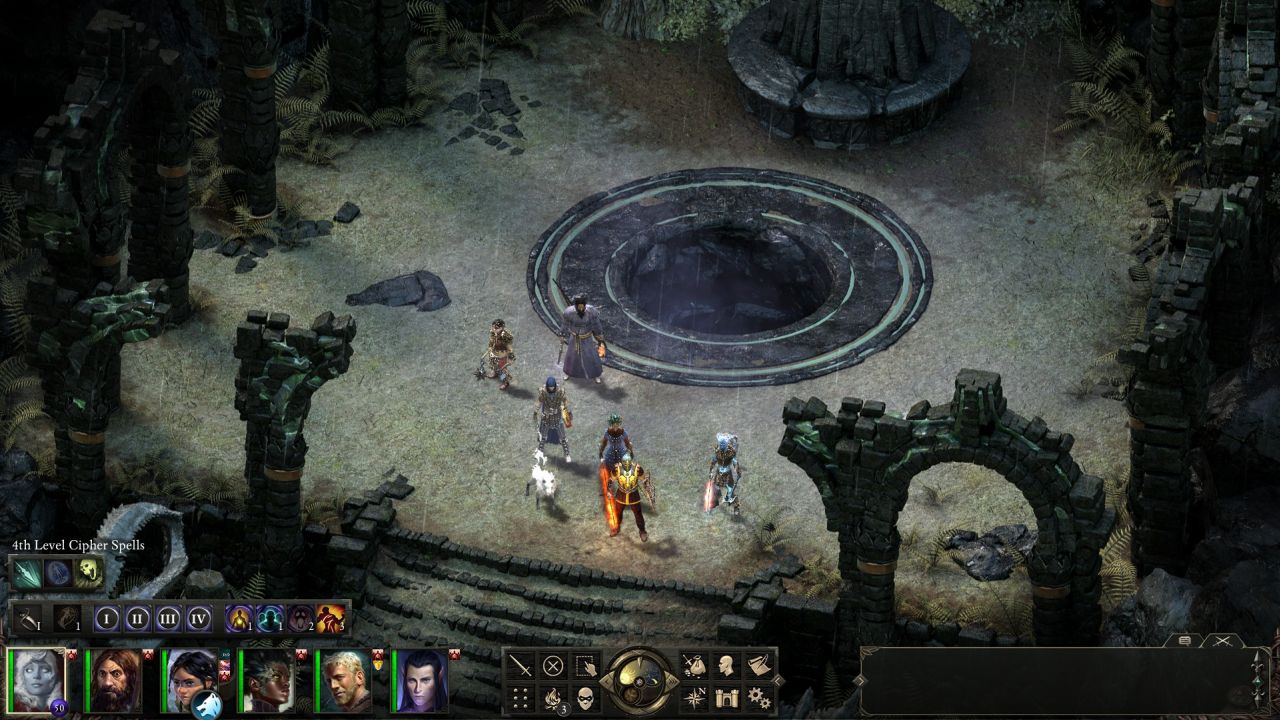1280x720 pixels.
Task: Cast the yellow skull cipher spell
Action: [90, 572]
